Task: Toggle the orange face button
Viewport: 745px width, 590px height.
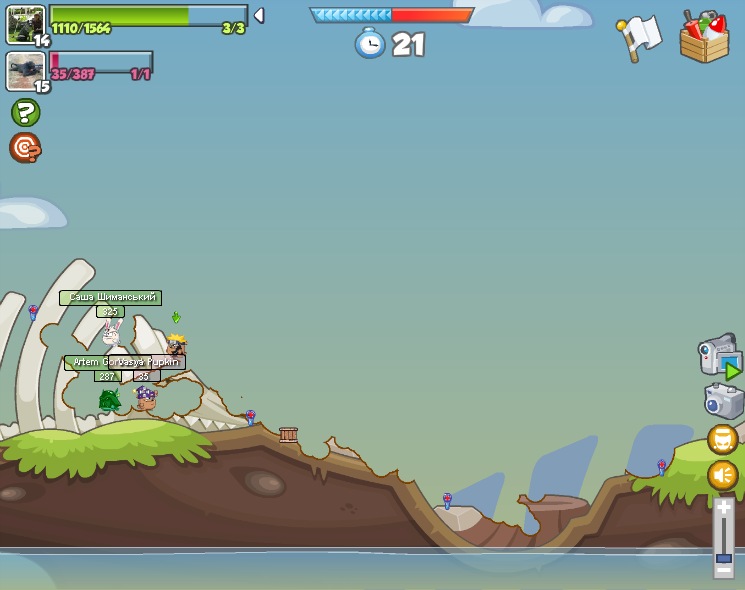Action: (x=723, y=439)
